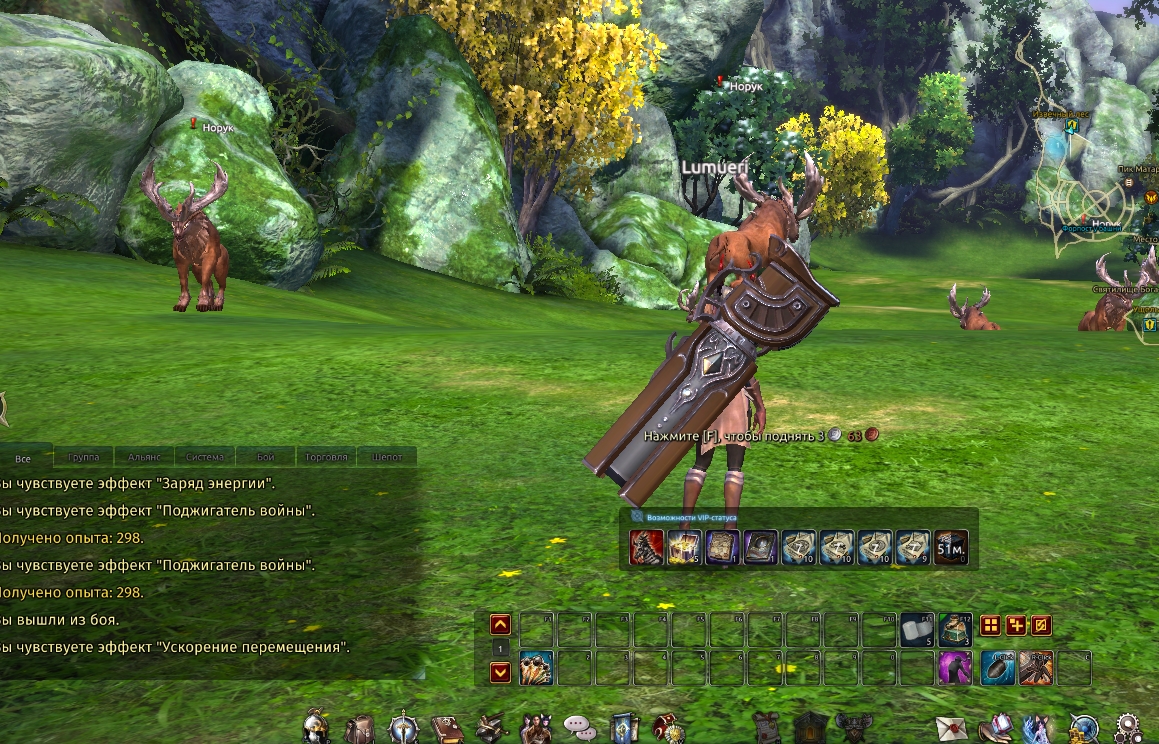Open the Альянс chat tab
The height and width of the screenshot is (744, 1159).
[145, 457]
